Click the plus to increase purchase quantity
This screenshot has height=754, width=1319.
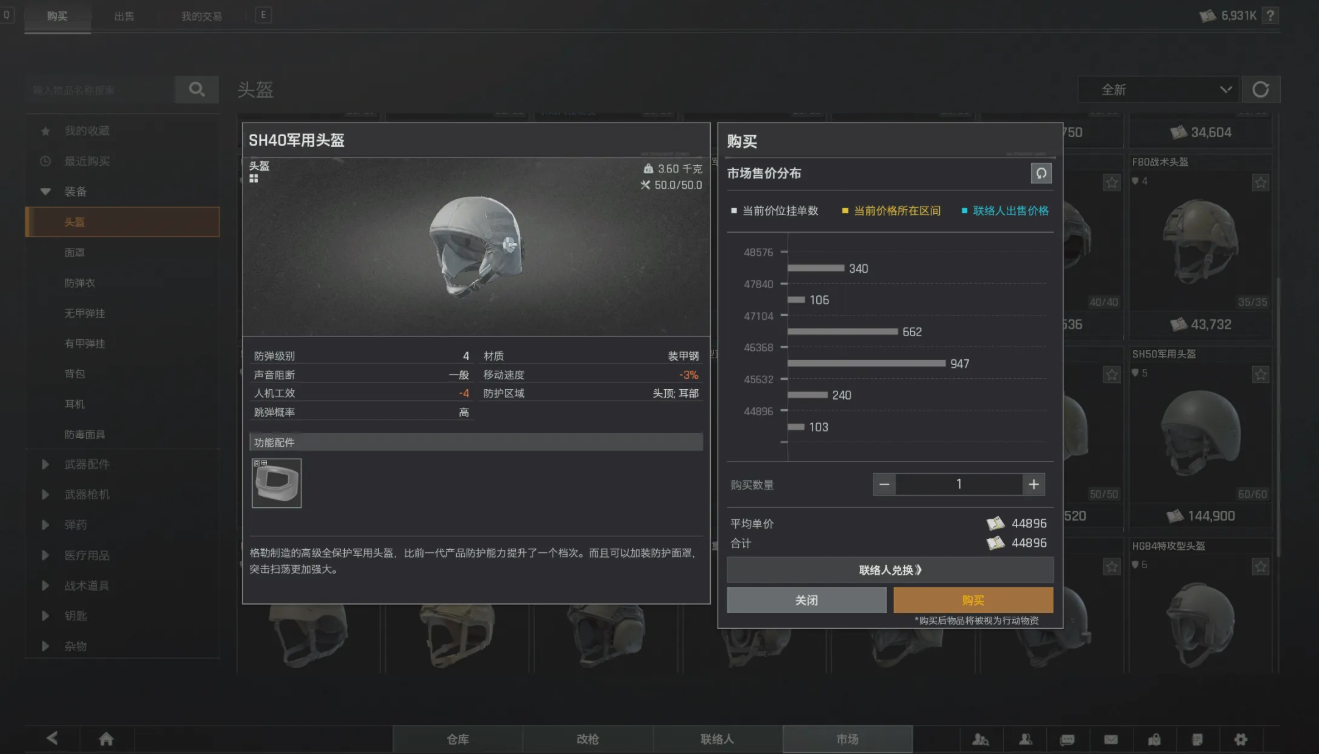(1033, 484)
